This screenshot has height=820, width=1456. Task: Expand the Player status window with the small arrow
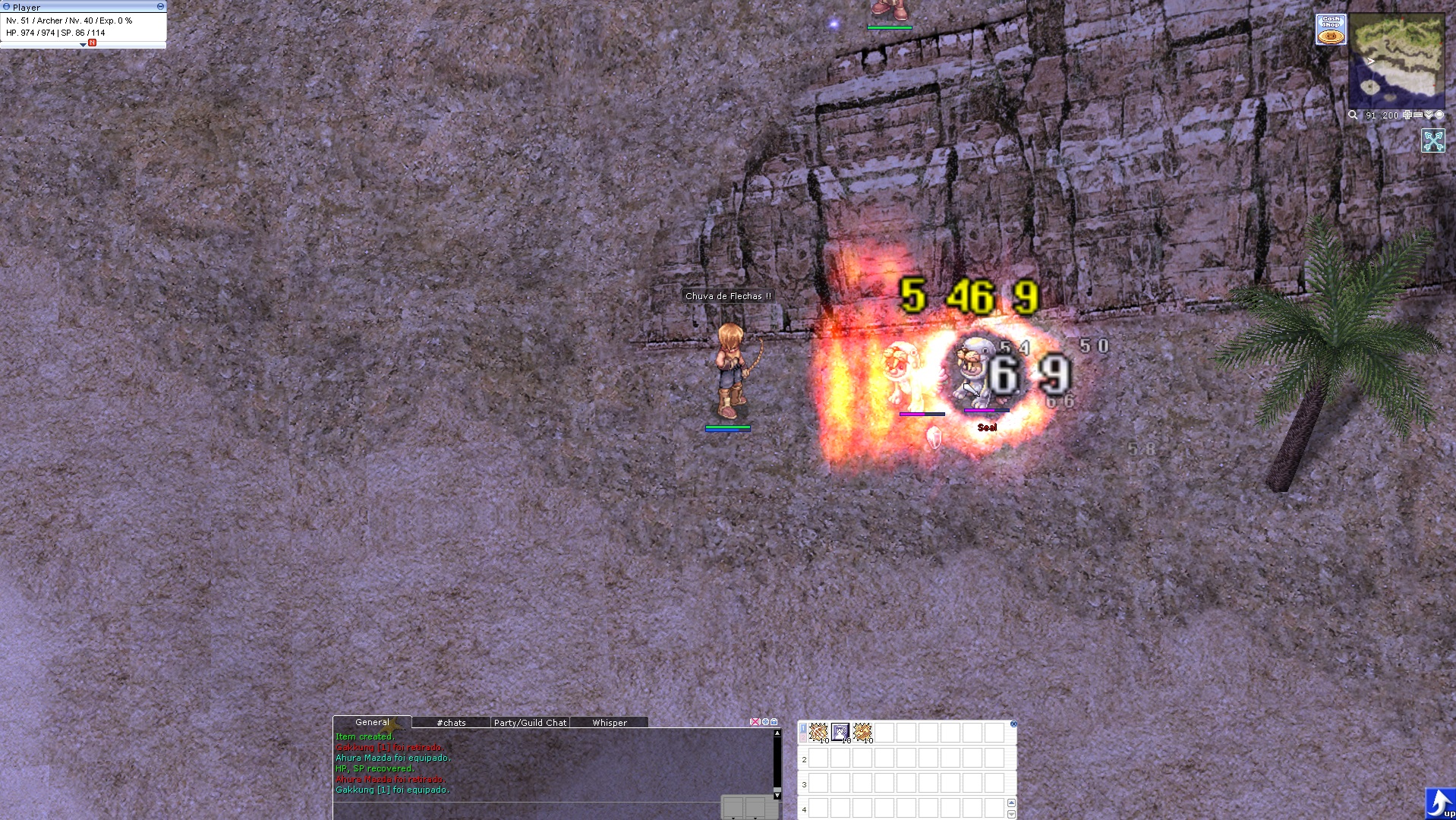click(84, 46)
